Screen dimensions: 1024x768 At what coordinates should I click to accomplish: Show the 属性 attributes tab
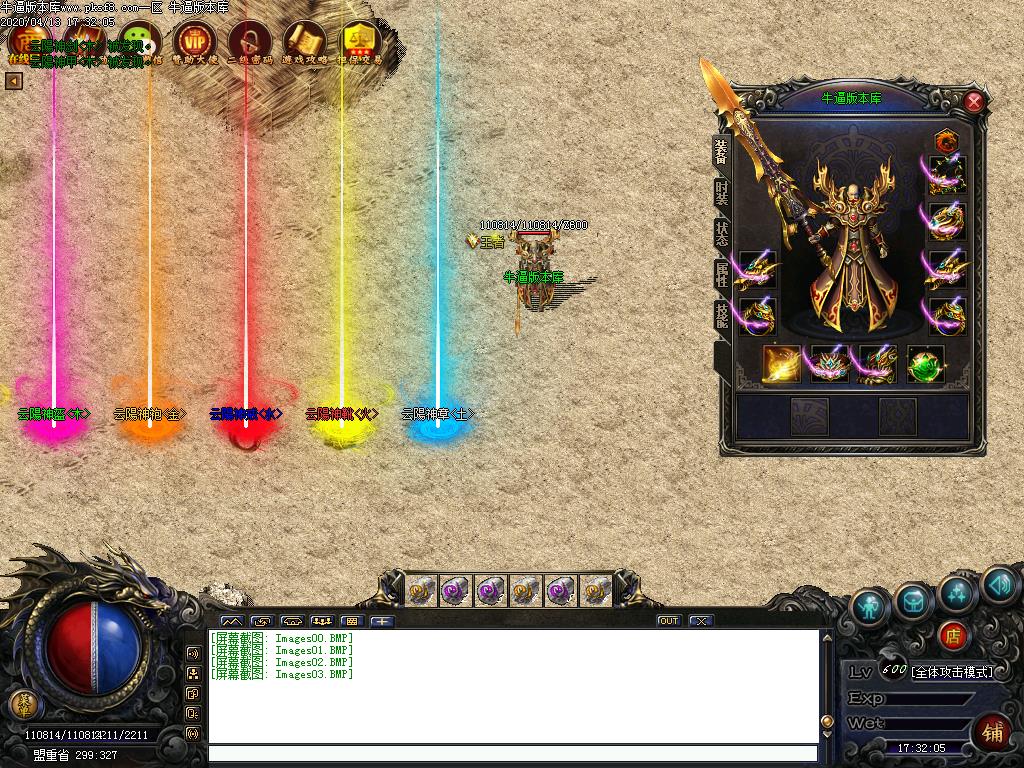722,275
